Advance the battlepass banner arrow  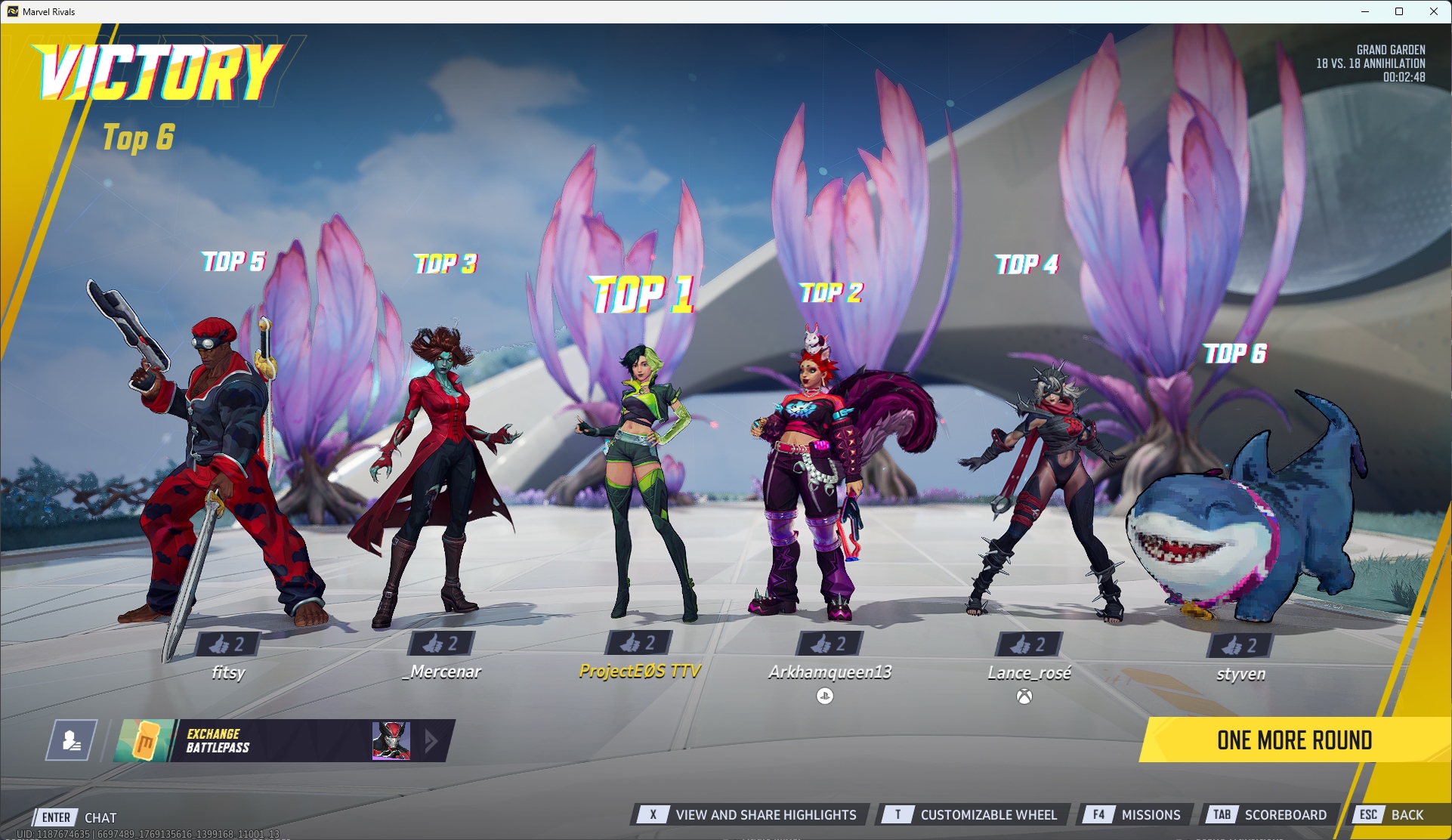point(431,740)
